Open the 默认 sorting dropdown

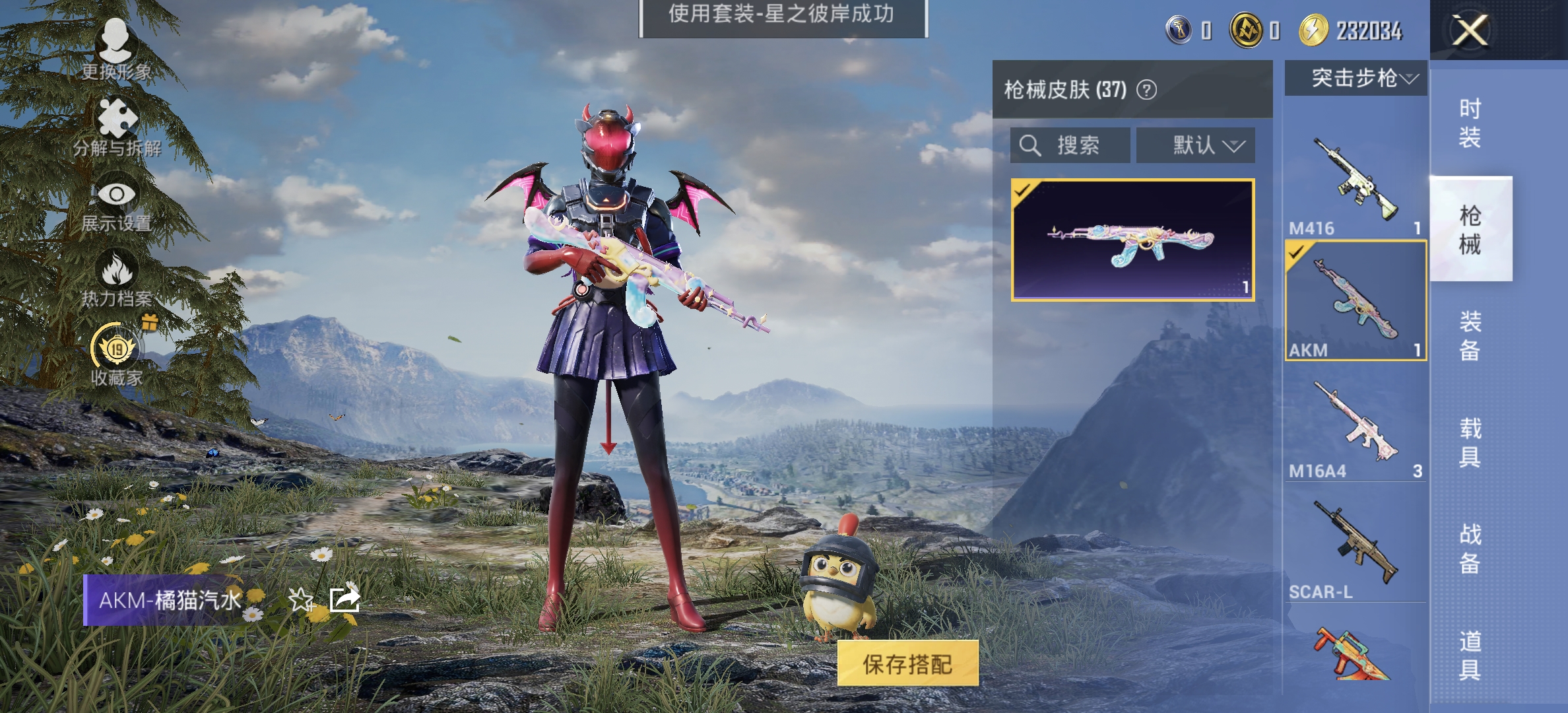[x=1195, y=146]
